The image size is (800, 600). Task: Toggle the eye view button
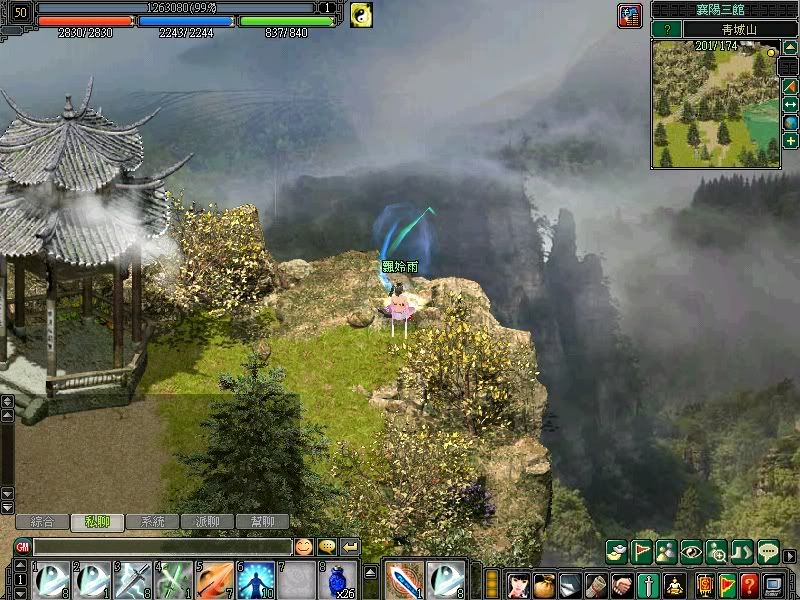pyautogui.click(x=691, y=552)
